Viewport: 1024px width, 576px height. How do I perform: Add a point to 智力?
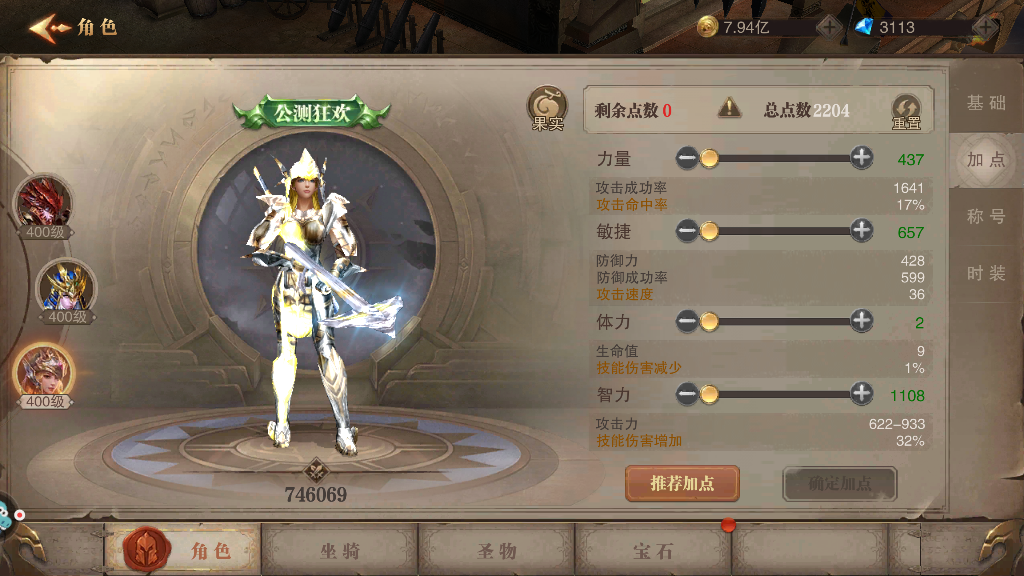point(862,394)
